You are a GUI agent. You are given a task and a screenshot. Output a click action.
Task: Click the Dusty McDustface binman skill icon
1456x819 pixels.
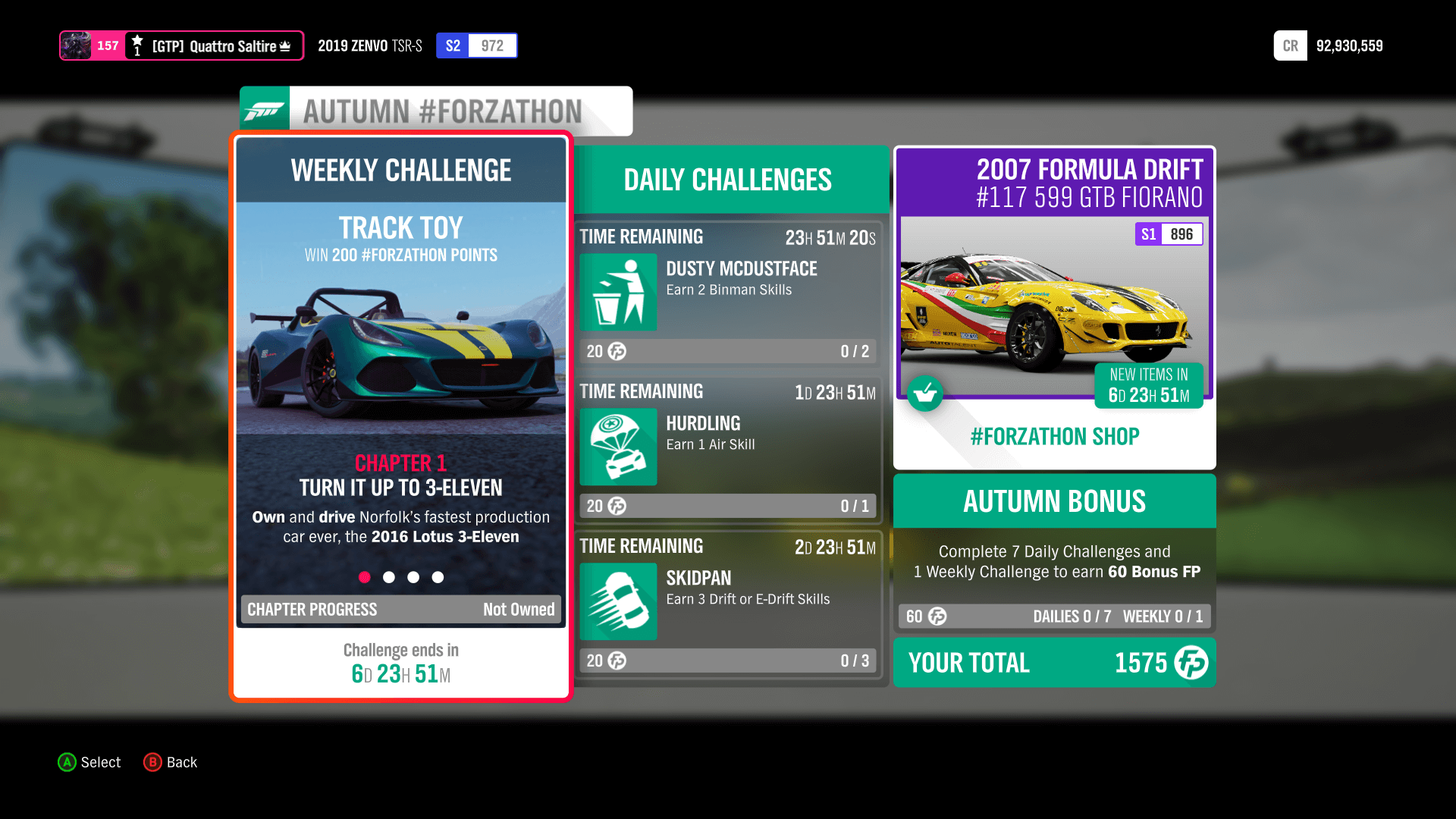coord(617,293)
